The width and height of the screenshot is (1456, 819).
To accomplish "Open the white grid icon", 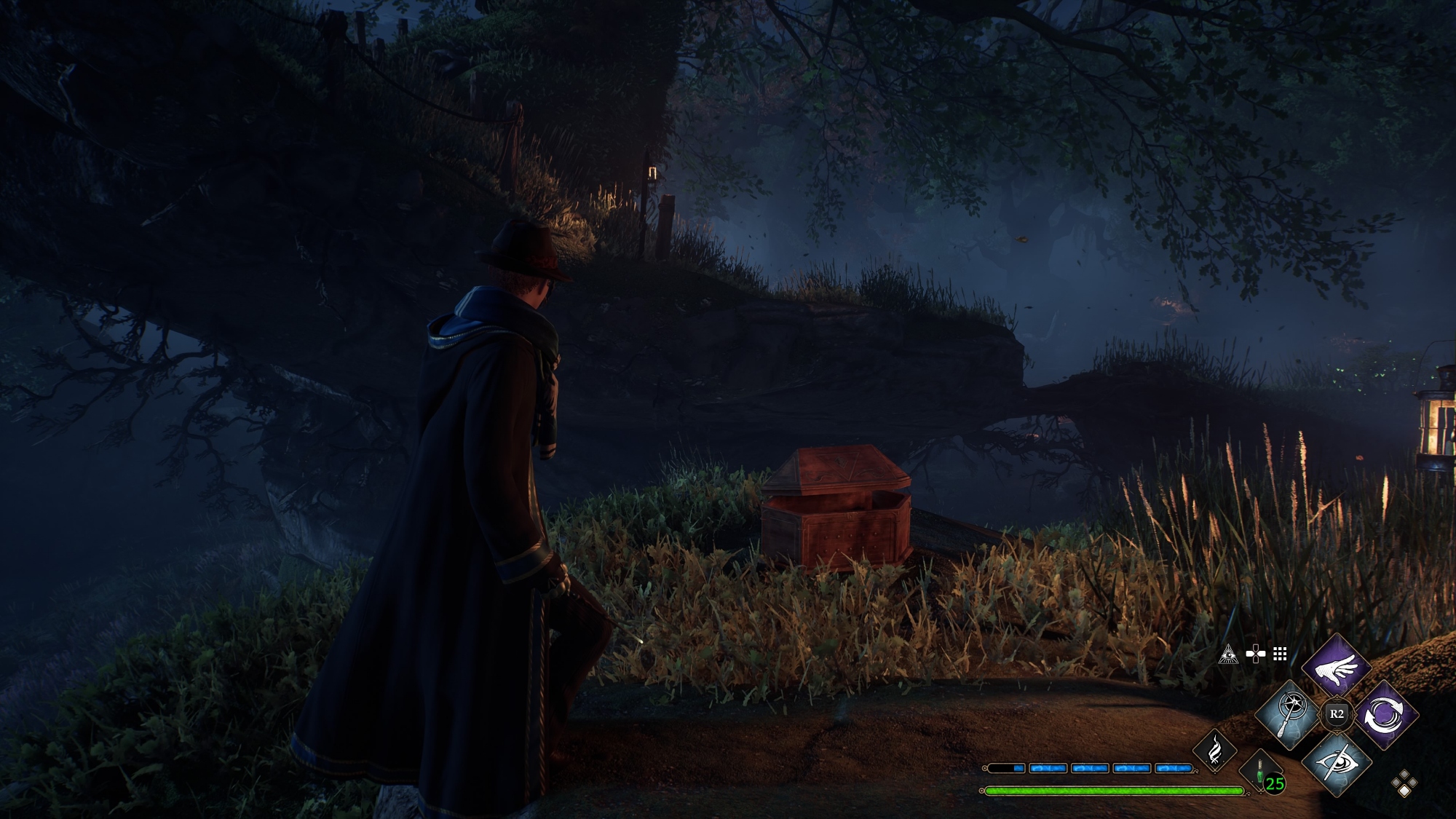I will pos(1280,654).
